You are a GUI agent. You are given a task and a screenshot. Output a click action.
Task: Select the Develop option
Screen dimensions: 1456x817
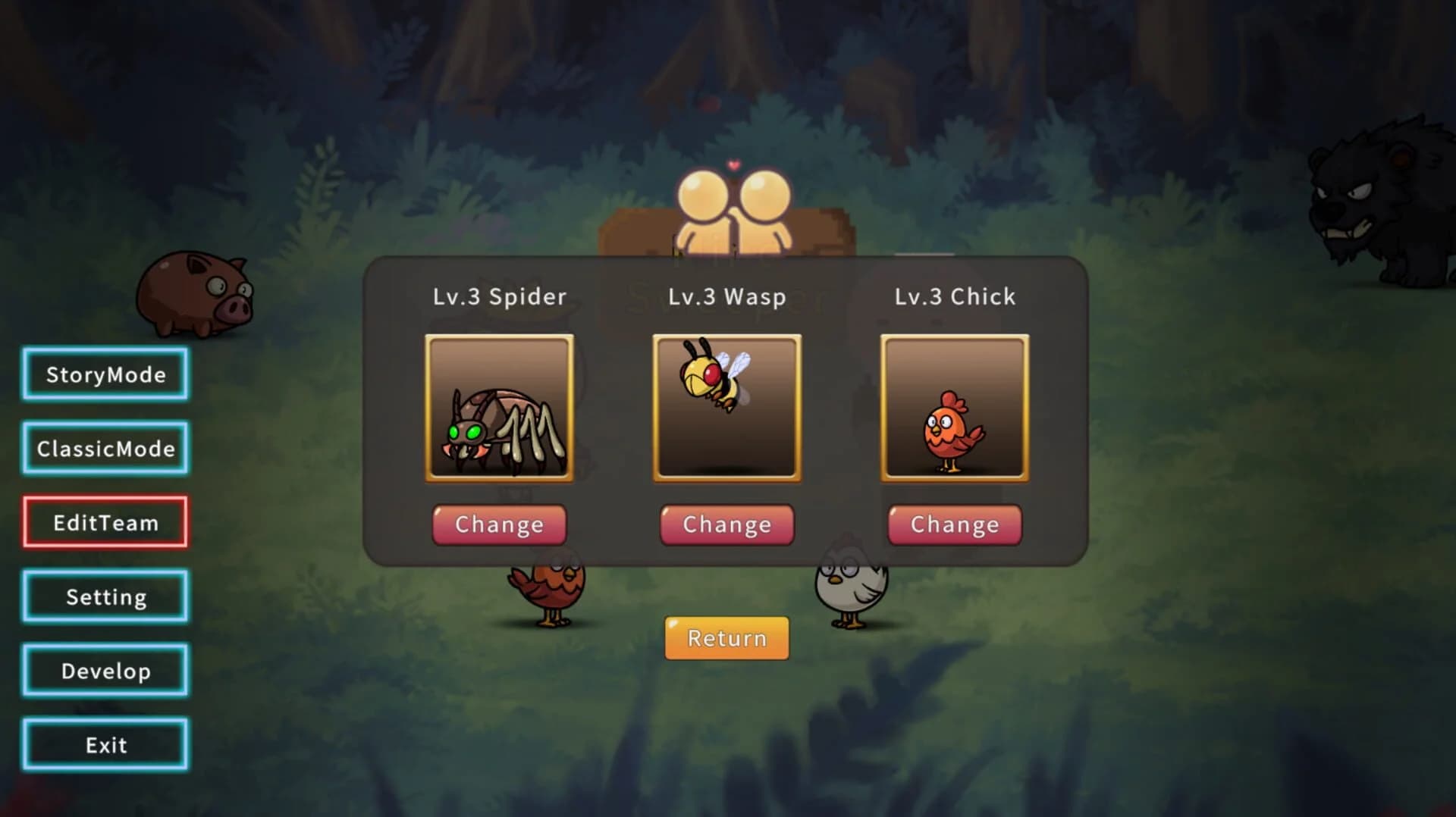coord(105,670)
